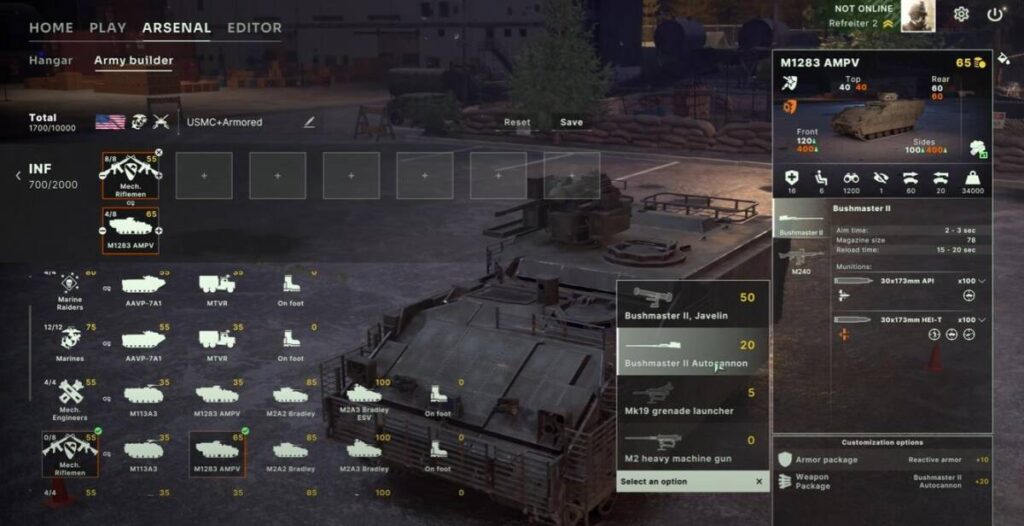This screenshot has height=526, width=1024.
Task: Switch to the HOME tab
Action: pos(51,28)
